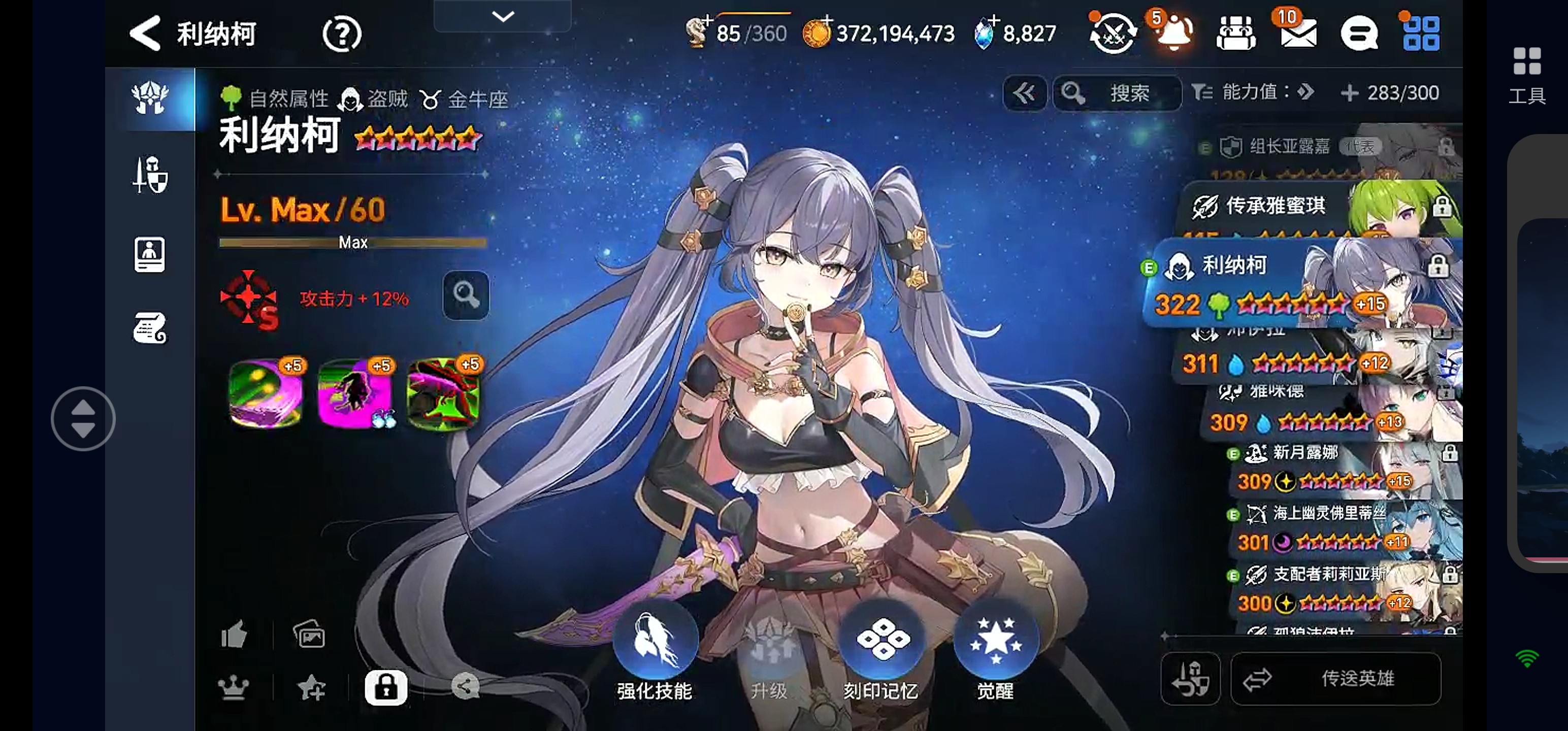The image size is (1568, 731).
Task: Open the notification bell
Action: coord(1173,34)
